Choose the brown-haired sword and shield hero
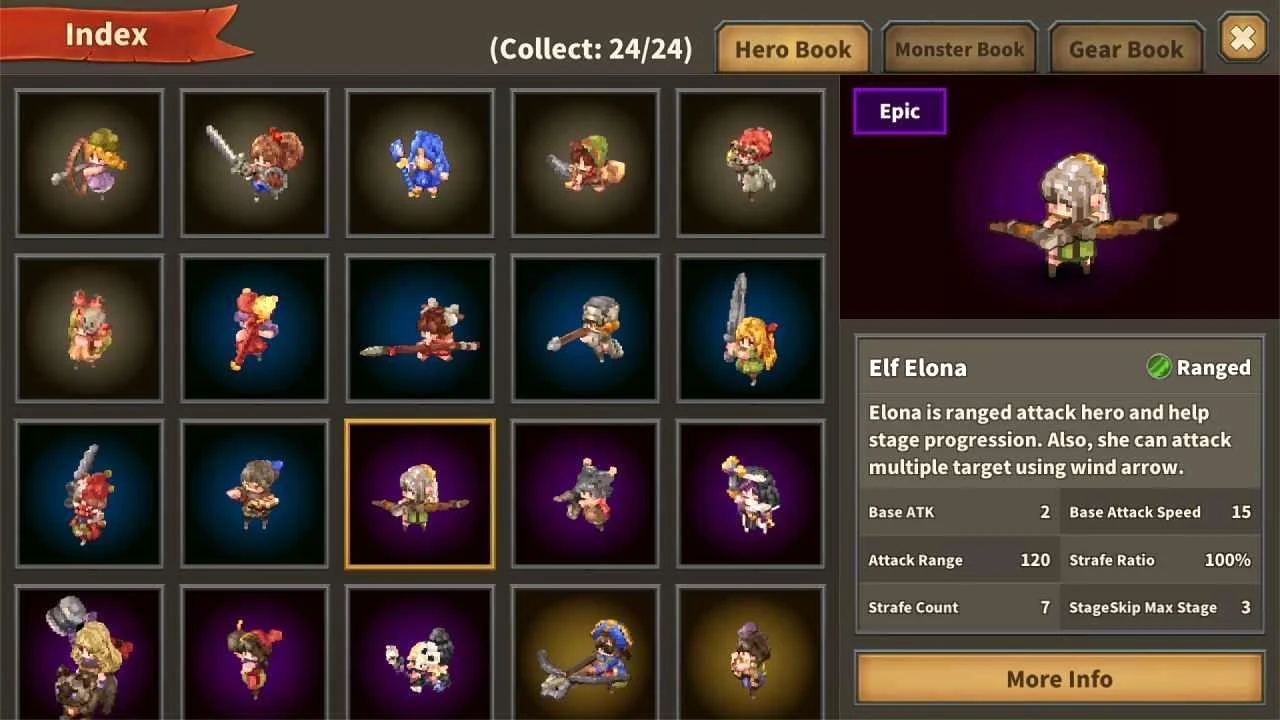Image resolution: width=1280 pixels, height=720 pixels. click(x=255, y=163)
